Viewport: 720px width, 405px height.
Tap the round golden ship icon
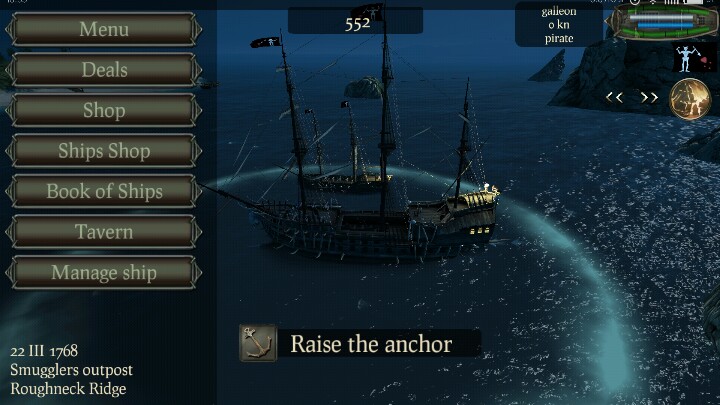pos(689,99)
